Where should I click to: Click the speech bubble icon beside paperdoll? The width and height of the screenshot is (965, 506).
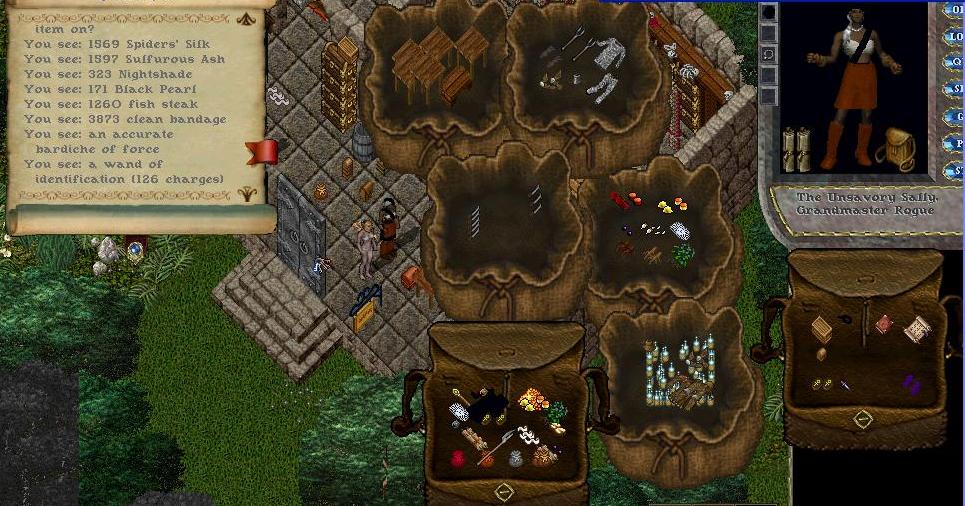point(768,54)
